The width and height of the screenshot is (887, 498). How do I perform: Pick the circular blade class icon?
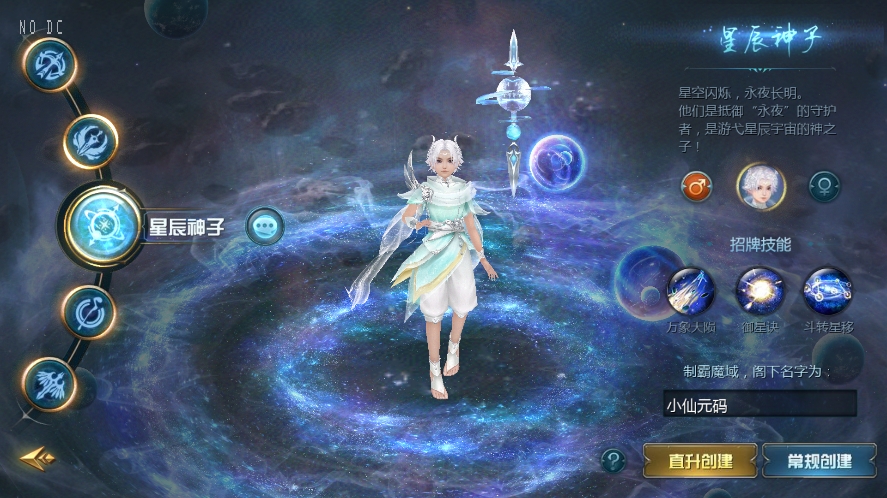90,311
